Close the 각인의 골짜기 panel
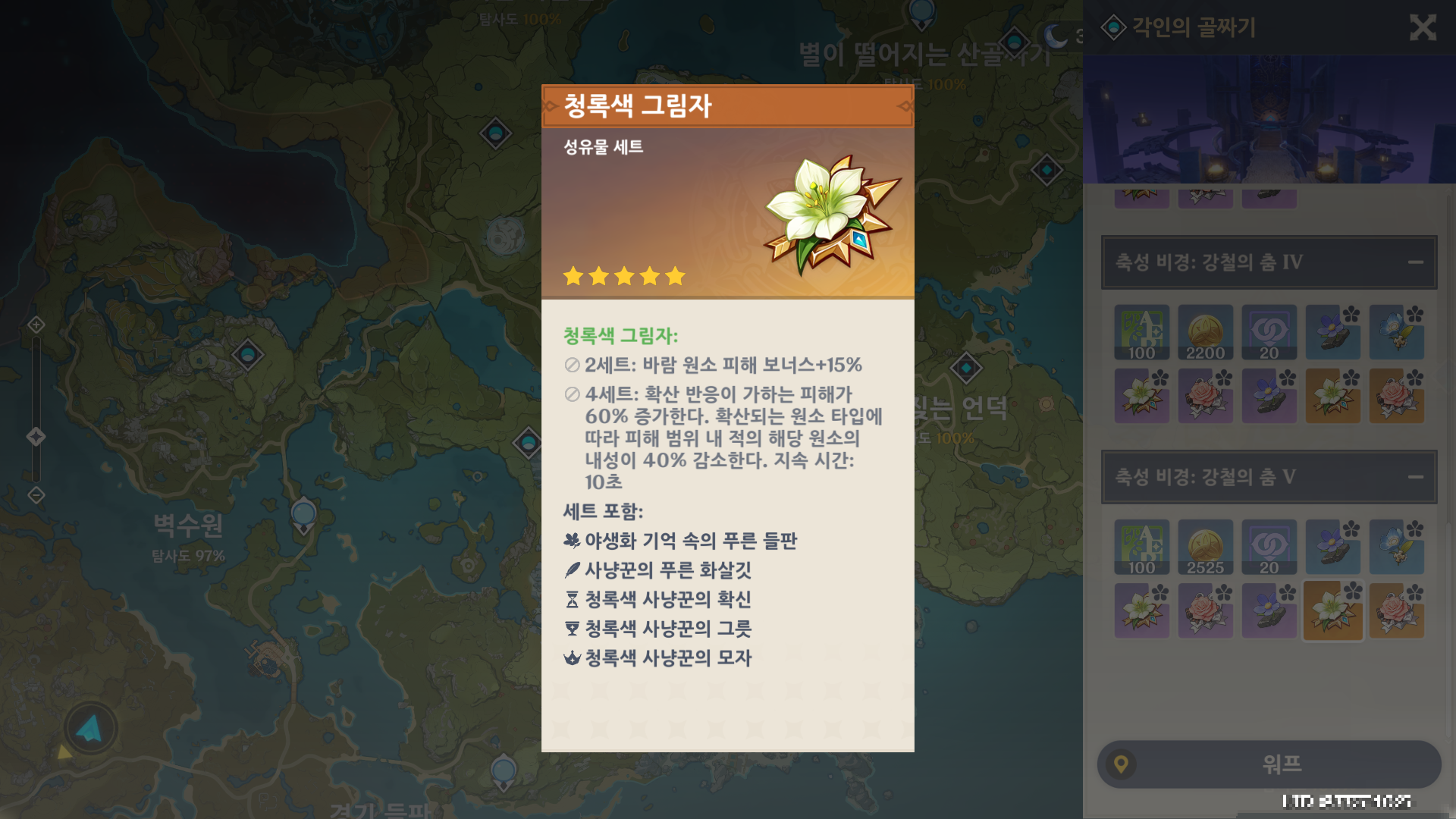The image size is (1456, 819). (x=1424, y=29)
